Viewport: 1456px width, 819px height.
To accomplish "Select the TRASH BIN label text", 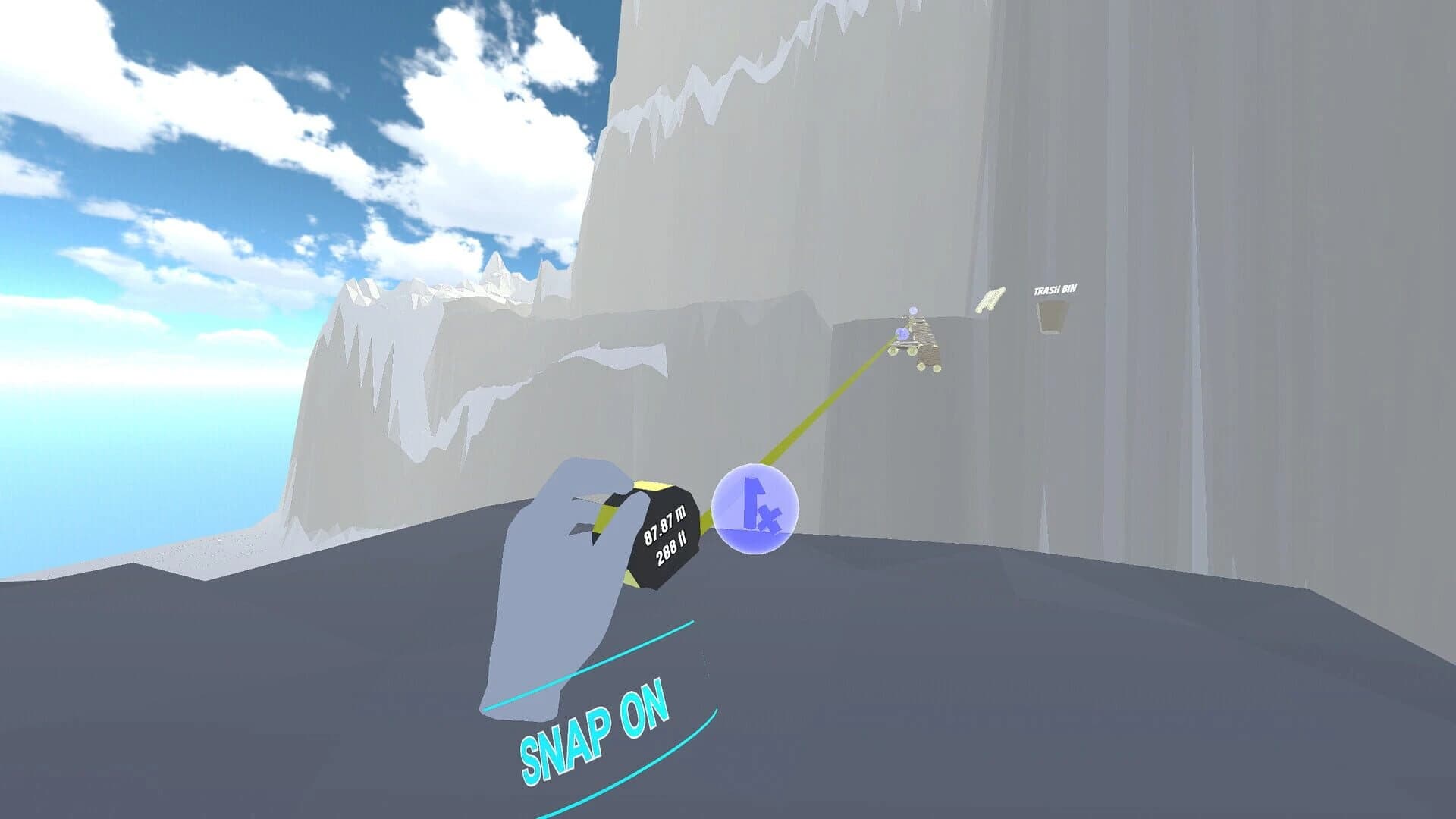I will [1056, 290].
